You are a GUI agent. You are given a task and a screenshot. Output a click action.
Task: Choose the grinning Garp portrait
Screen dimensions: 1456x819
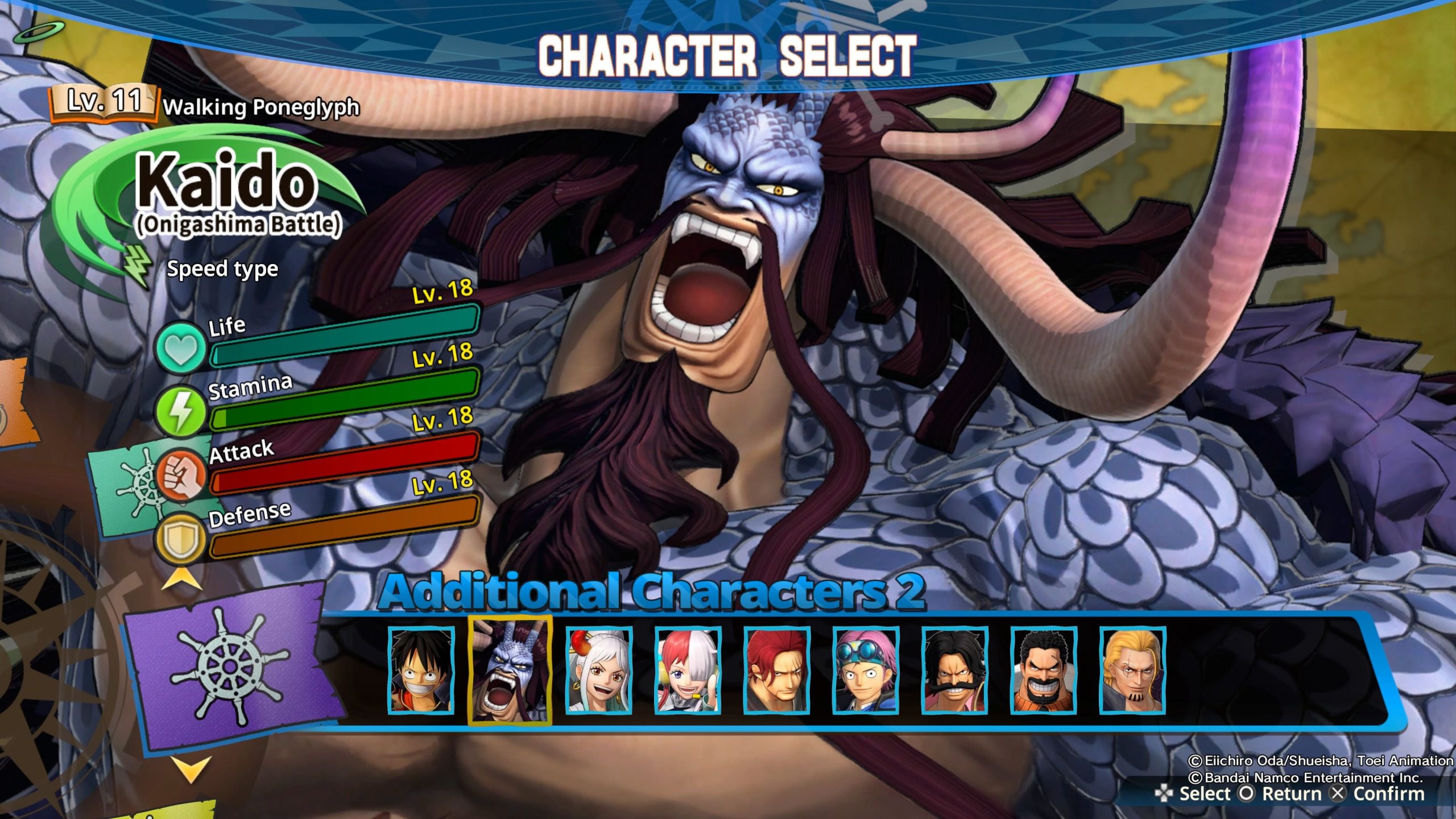coord(1044,670)
